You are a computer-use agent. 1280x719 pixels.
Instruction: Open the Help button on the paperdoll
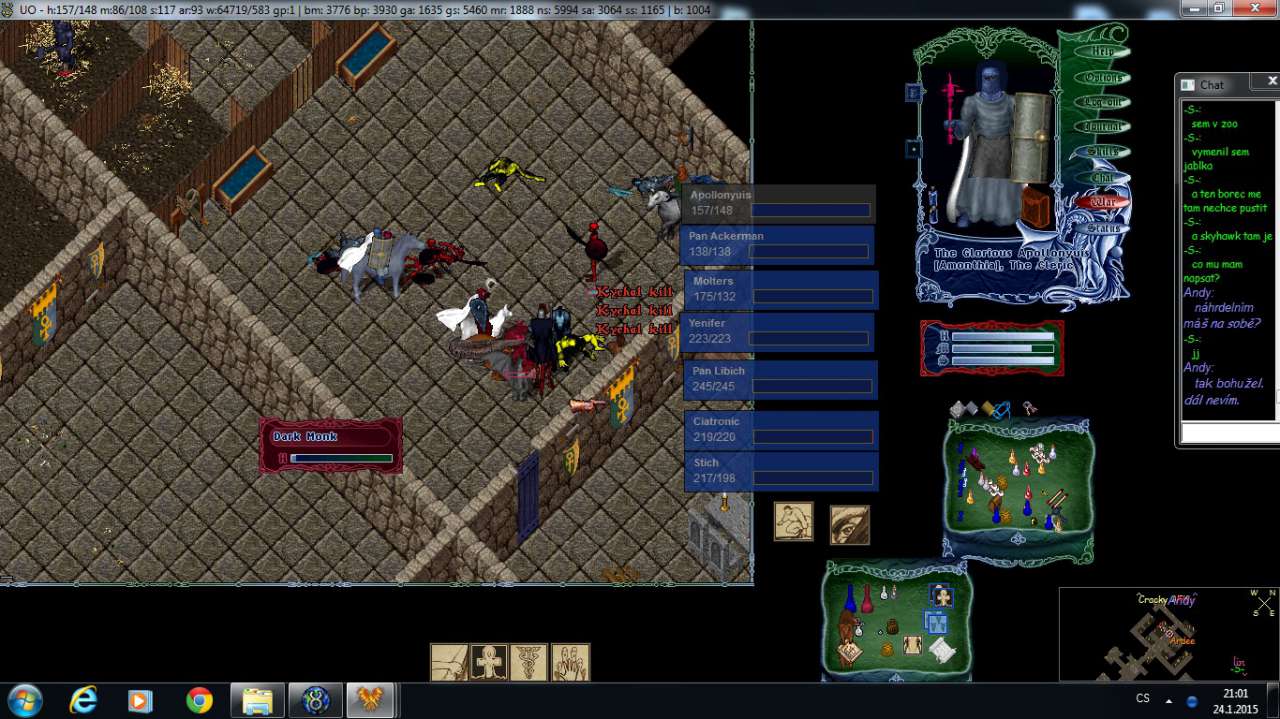click(x=1102, y=52)
